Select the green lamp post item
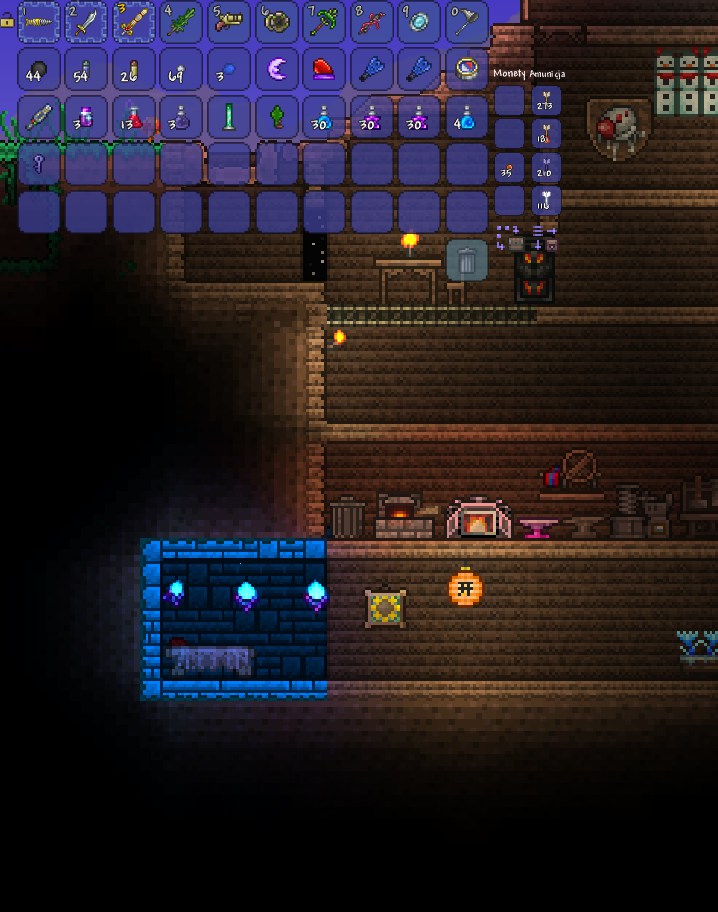Screen dimensions: 718x912 coord(229,117)
